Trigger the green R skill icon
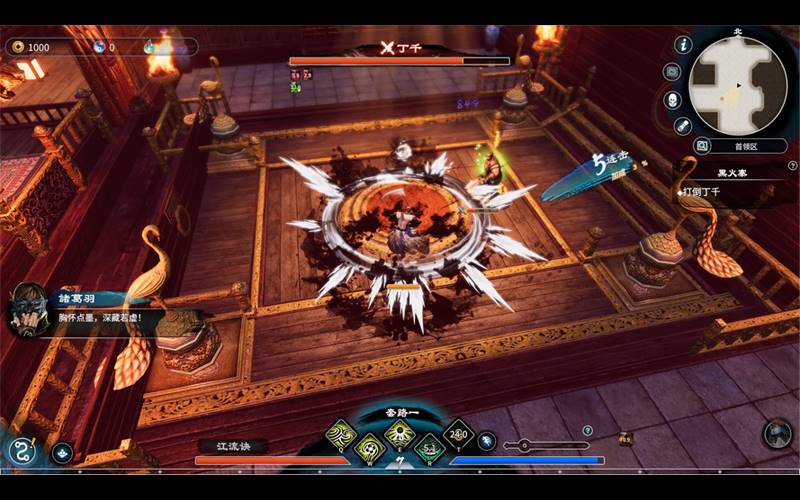The image size is (800, 500). pyautogui.click(x=429, y=448)
